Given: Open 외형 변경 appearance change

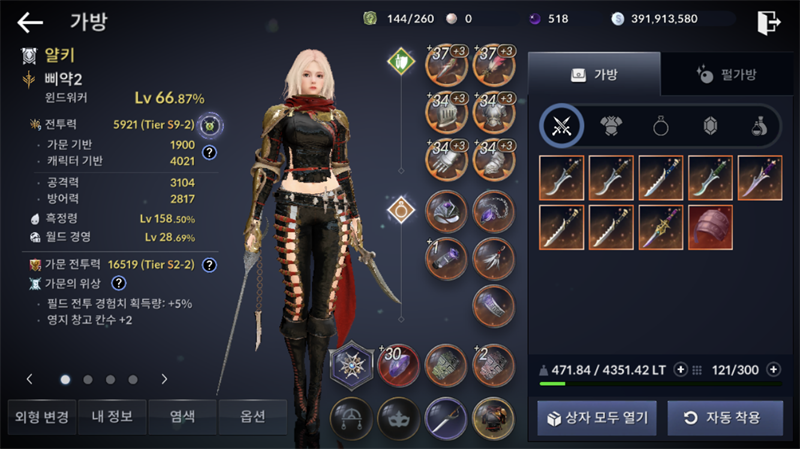Looking at the screenshot, I should (38, 416).
